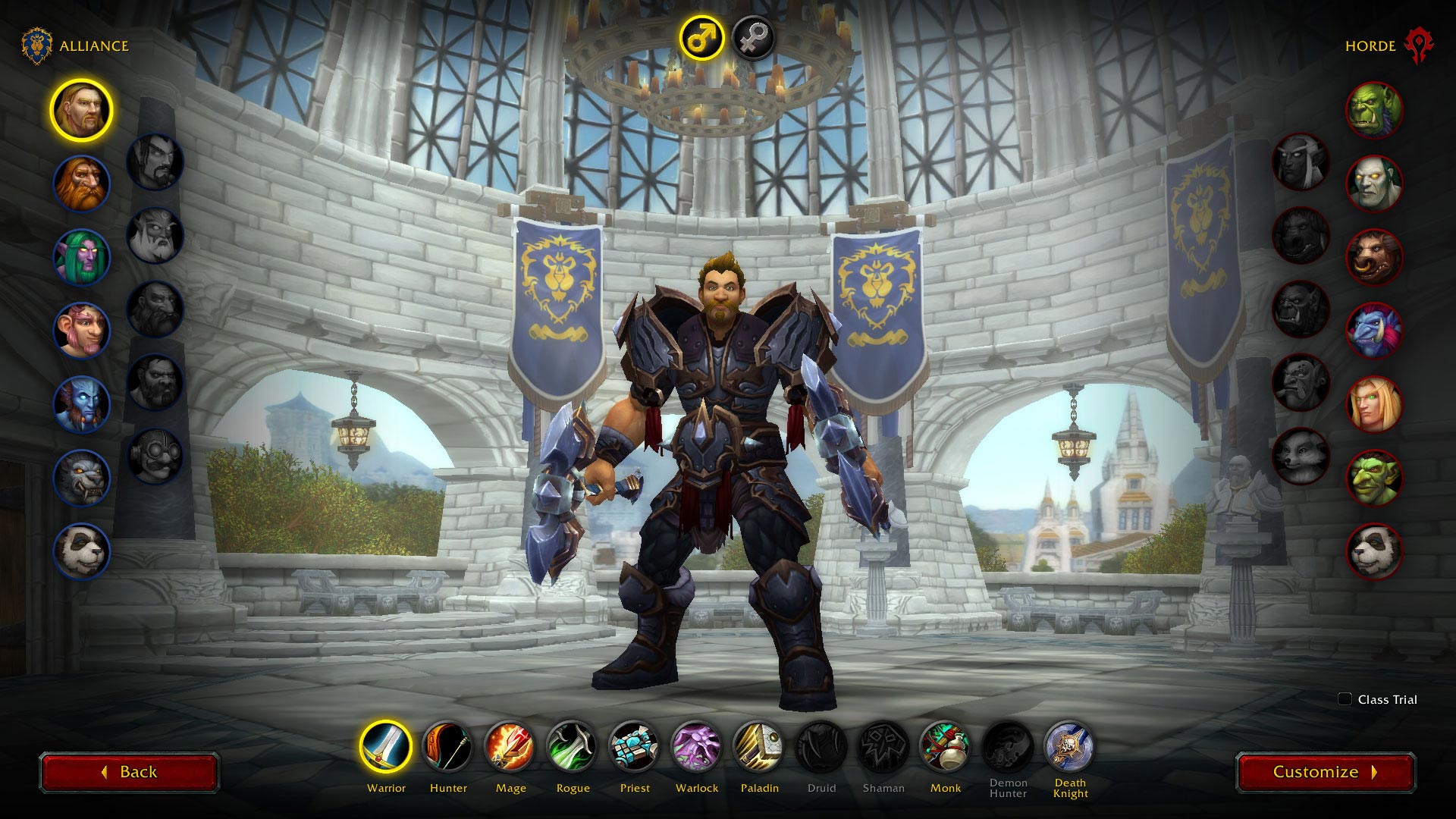The image size is (1456, 819).
Task: Select the Hunter class icon
Action: point(448,747)
